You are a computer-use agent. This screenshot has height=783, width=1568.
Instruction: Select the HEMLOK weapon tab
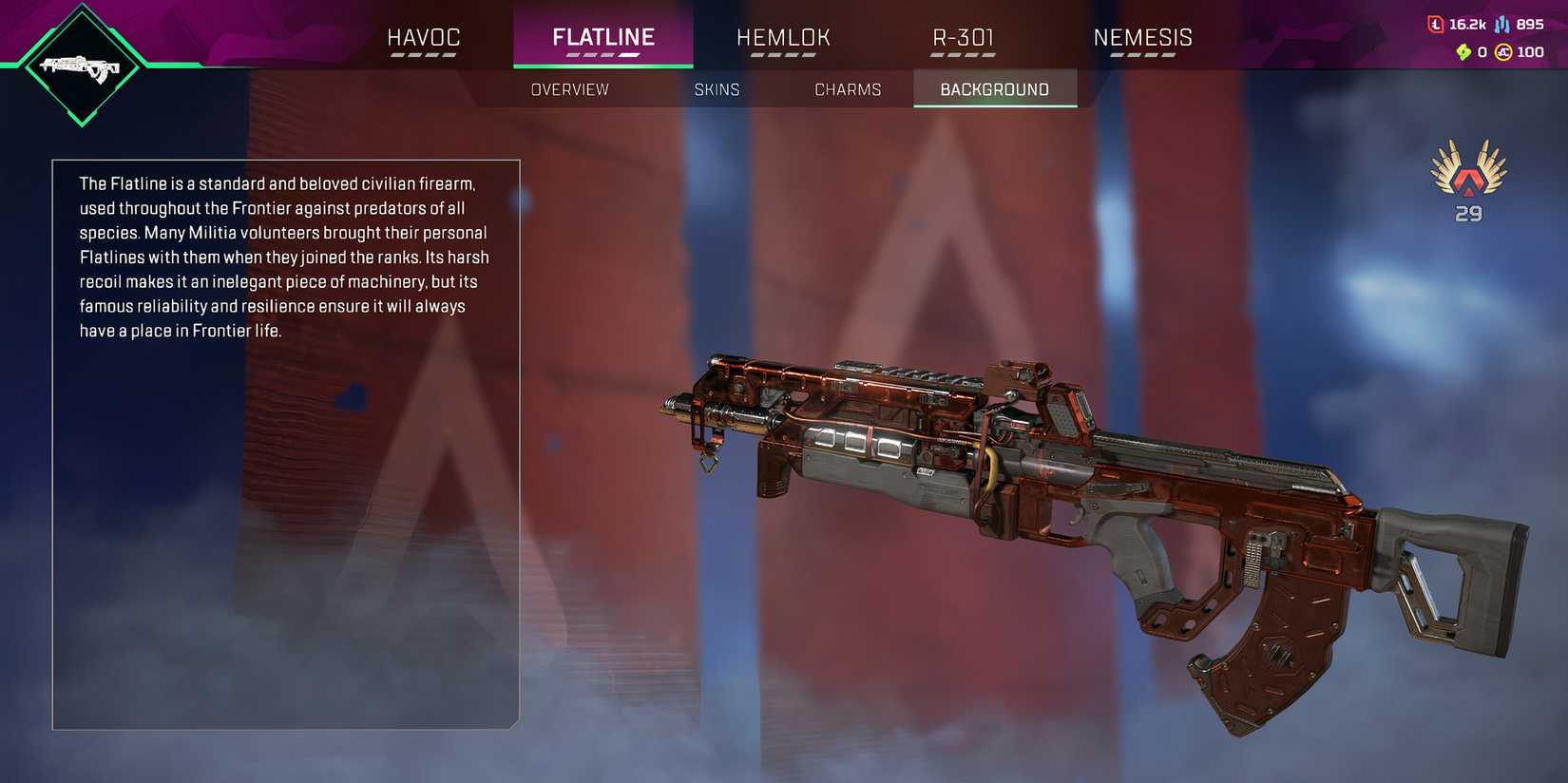783,36
